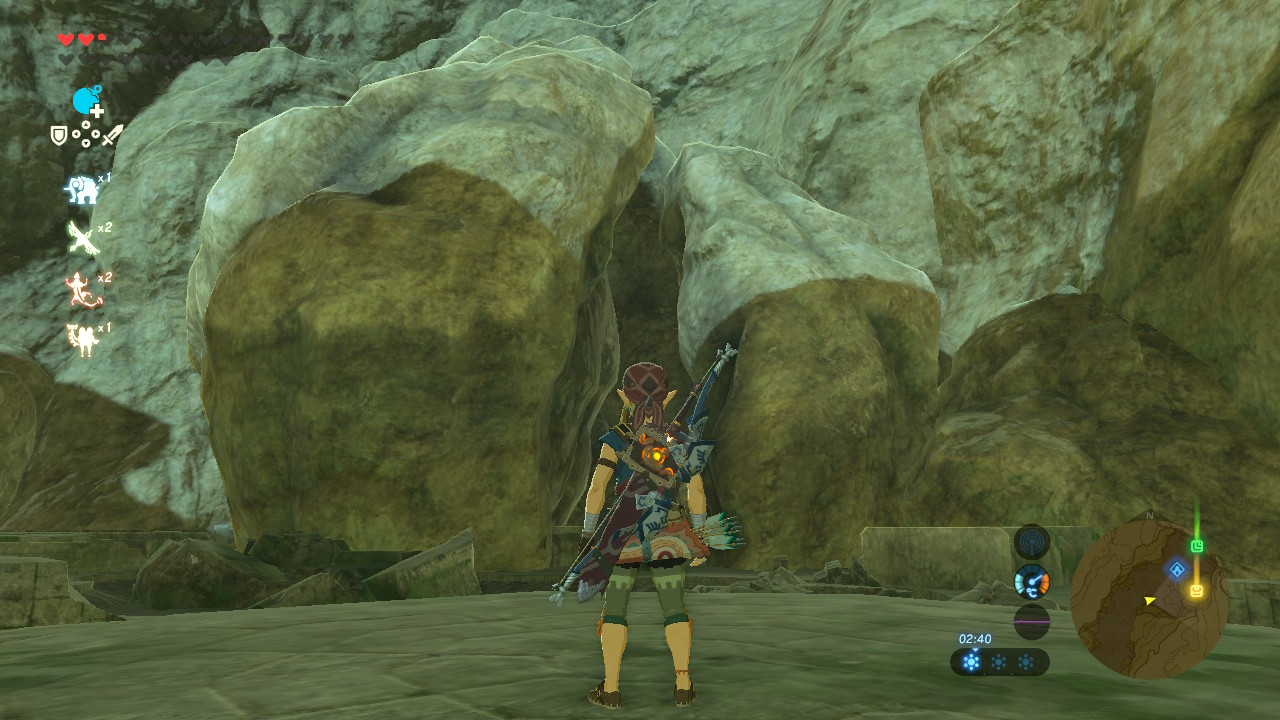Open the Sheikah Sensor signal icon
This screenshot has height=720, width=1280.
point(1031,543)
